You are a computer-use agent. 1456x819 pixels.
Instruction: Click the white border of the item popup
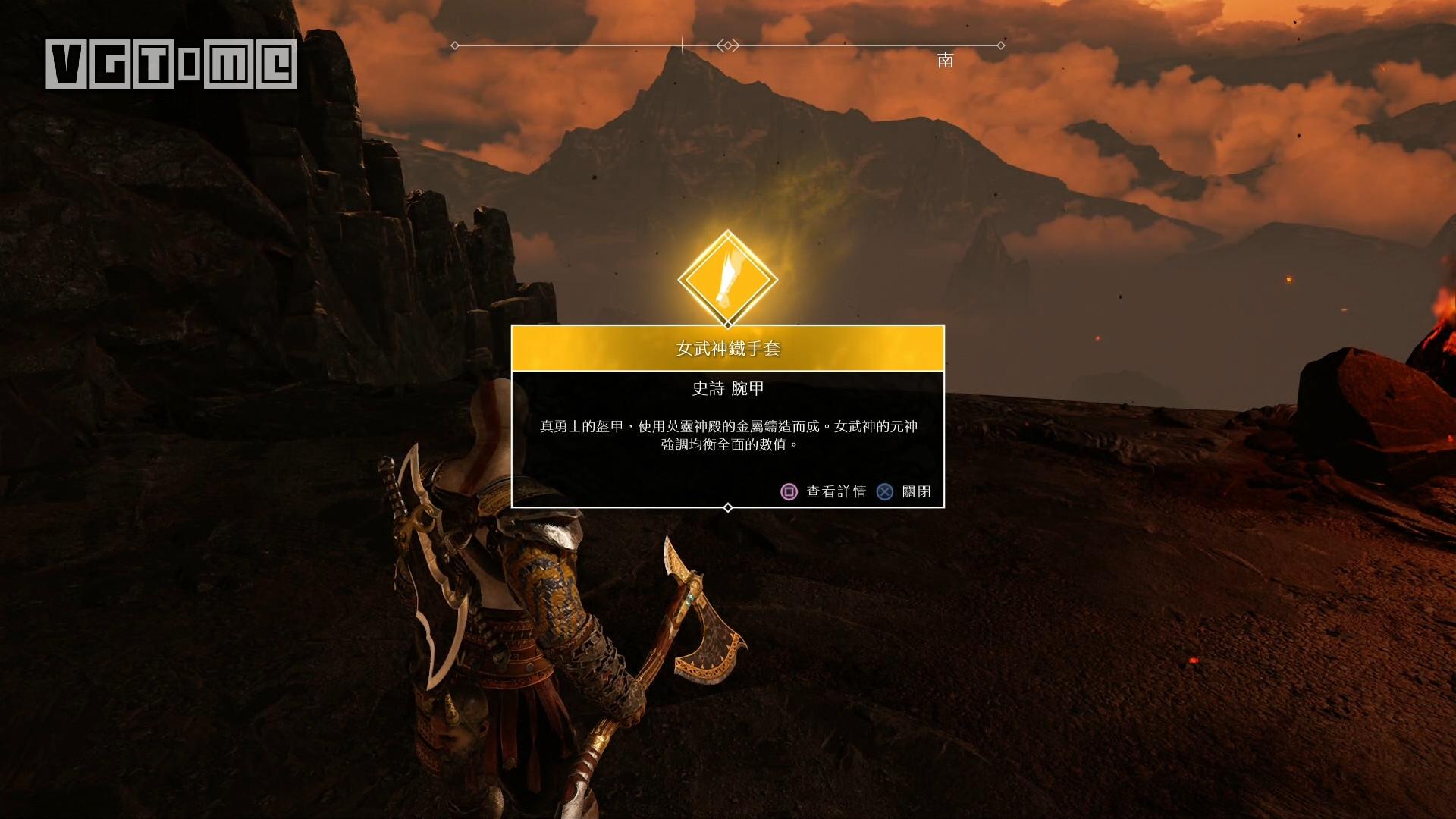(x=513, y=417)
